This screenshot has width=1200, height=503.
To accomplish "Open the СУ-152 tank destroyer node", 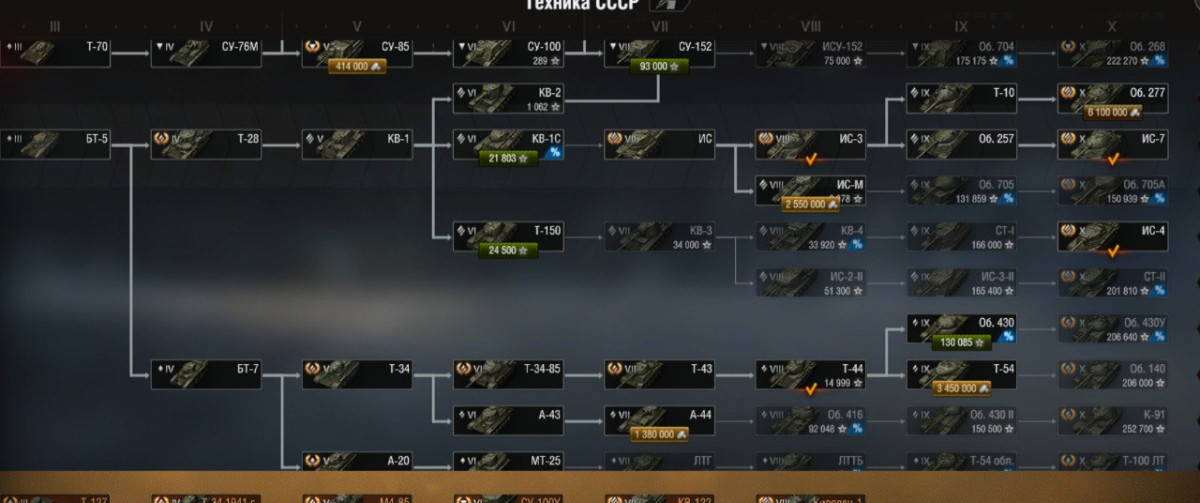I will [660, 47].
